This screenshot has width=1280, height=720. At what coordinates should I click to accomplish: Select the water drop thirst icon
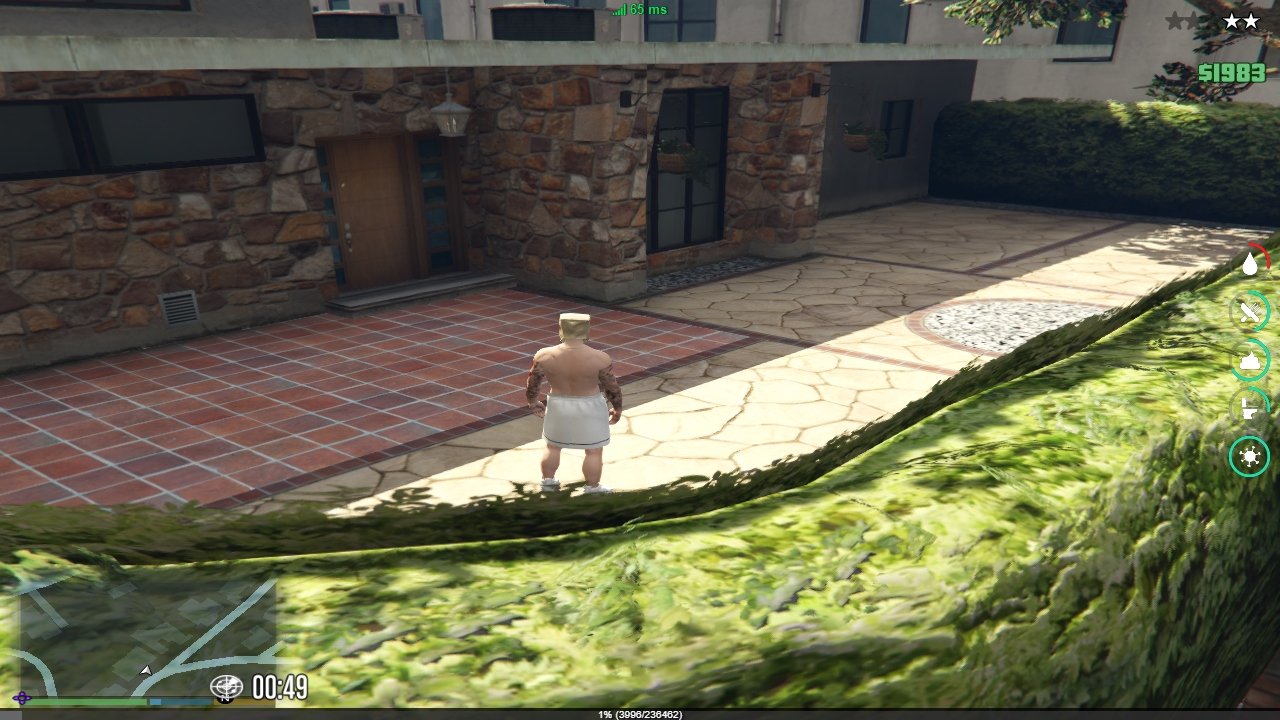tap(1250, 264)
